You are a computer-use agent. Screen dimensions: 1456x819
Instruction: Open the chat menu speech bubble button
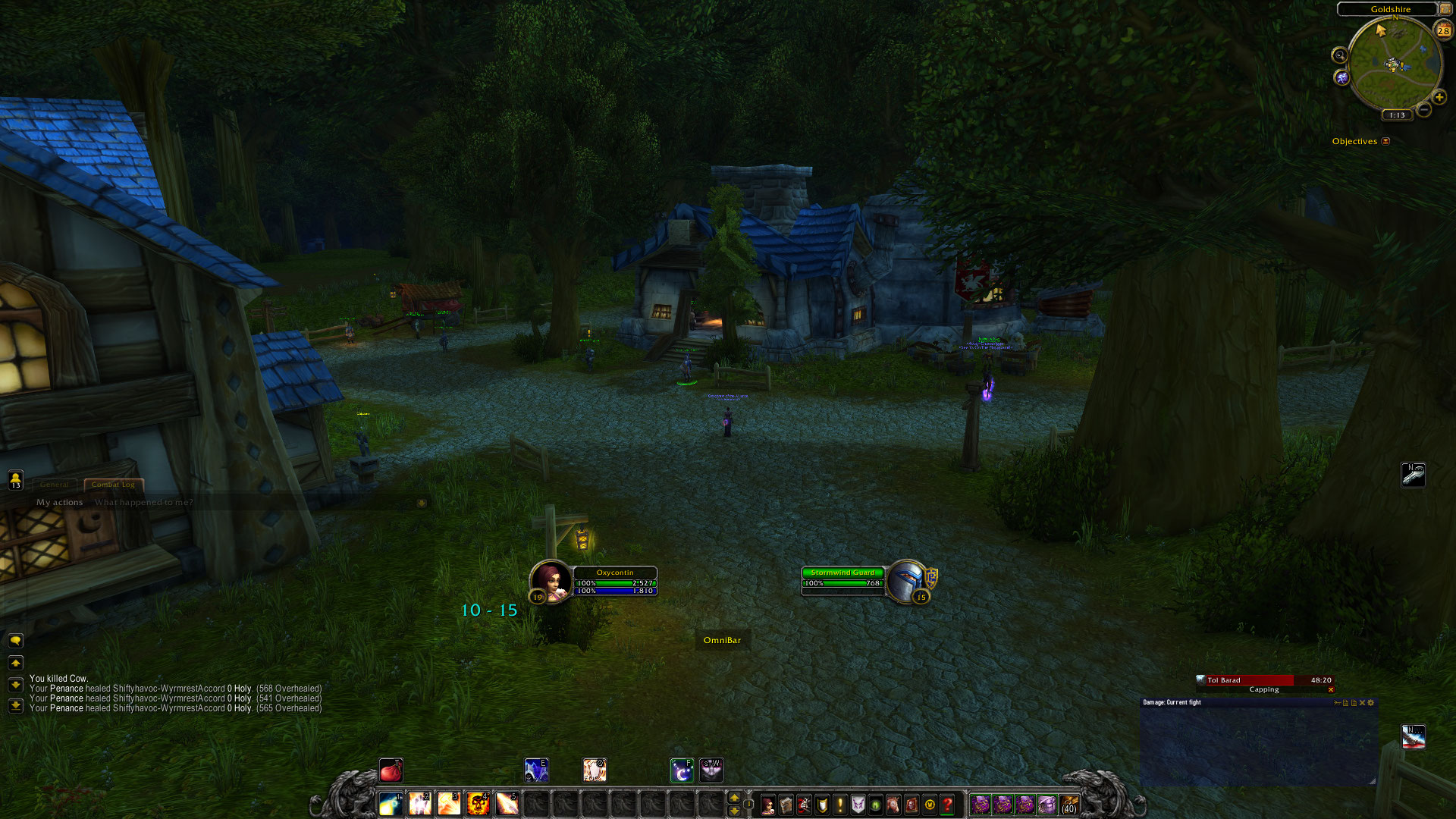[x=15, y=641]
